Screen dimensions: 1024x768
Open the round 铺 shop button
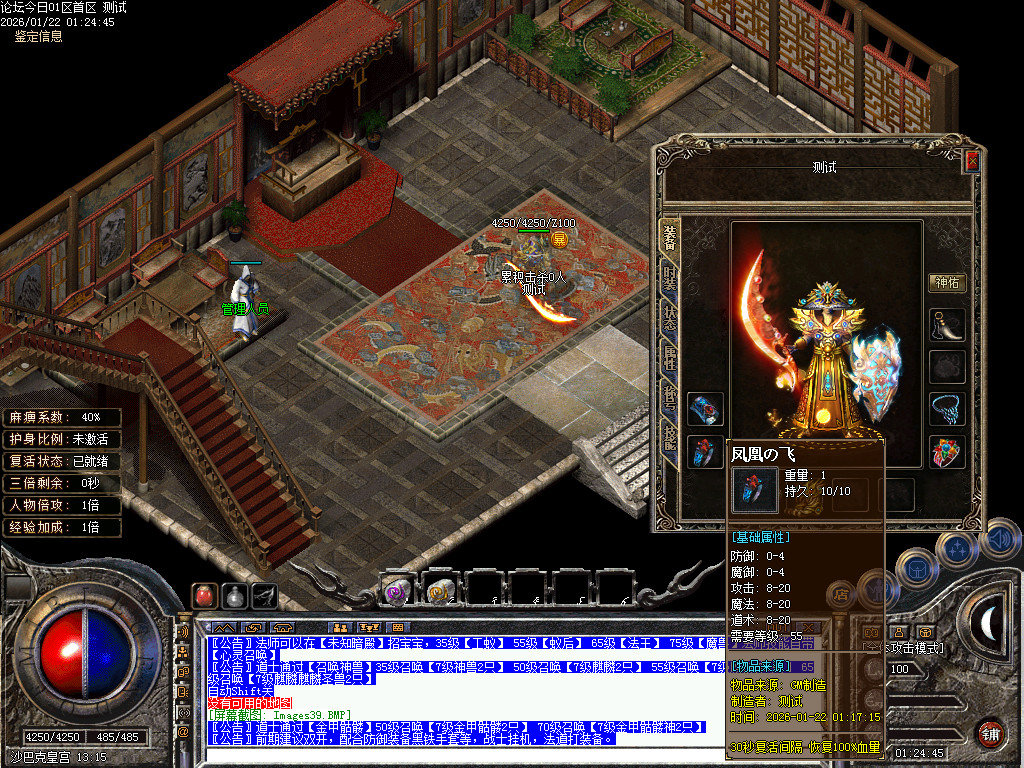[x=990, y=733]
